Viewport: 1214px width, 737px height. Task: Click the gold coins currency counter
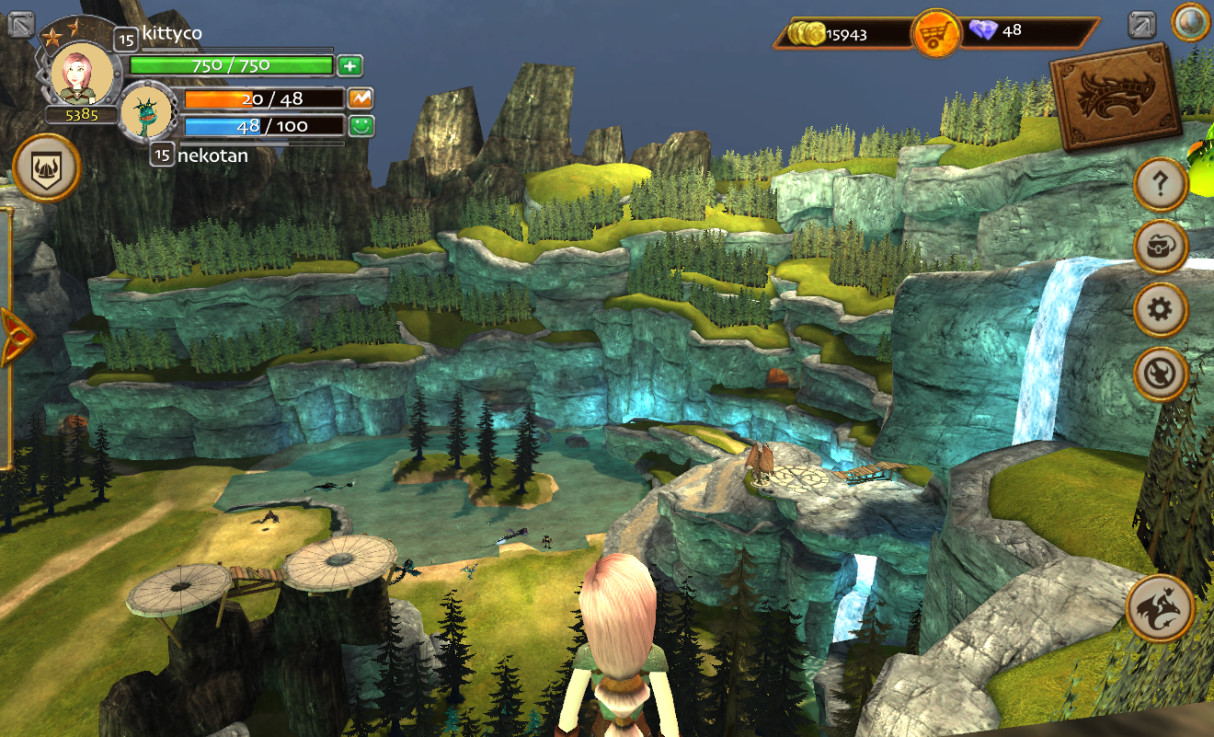tap(836, 34)
